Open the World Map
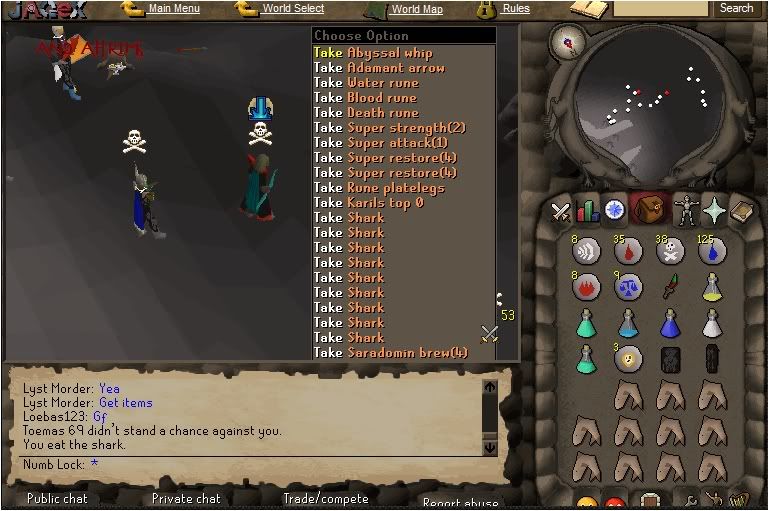Screen dimensions: 768x511 pyautogui.click(x=416, y=9)
